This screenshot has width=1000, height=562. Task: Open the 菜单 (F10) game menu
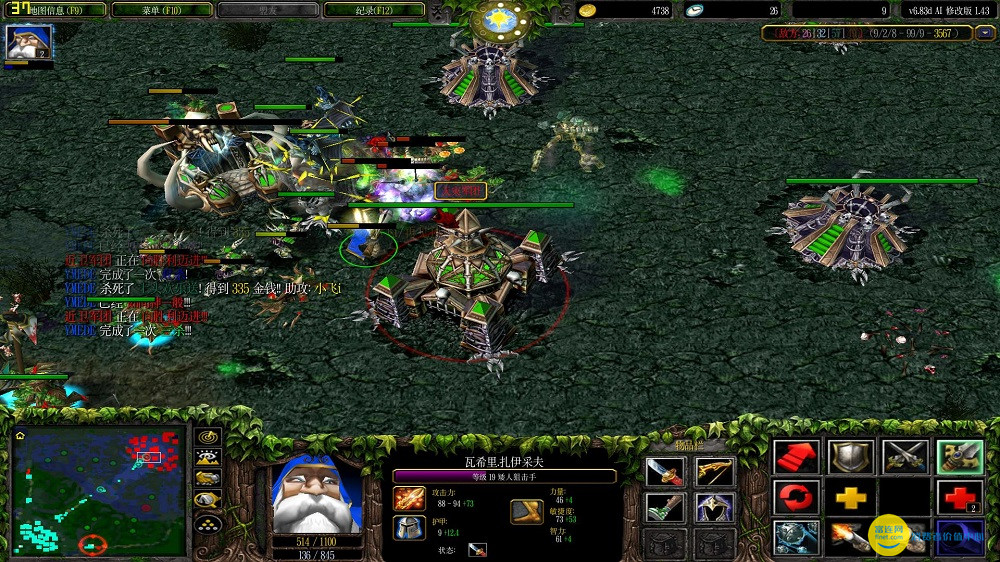click(162, 10)
